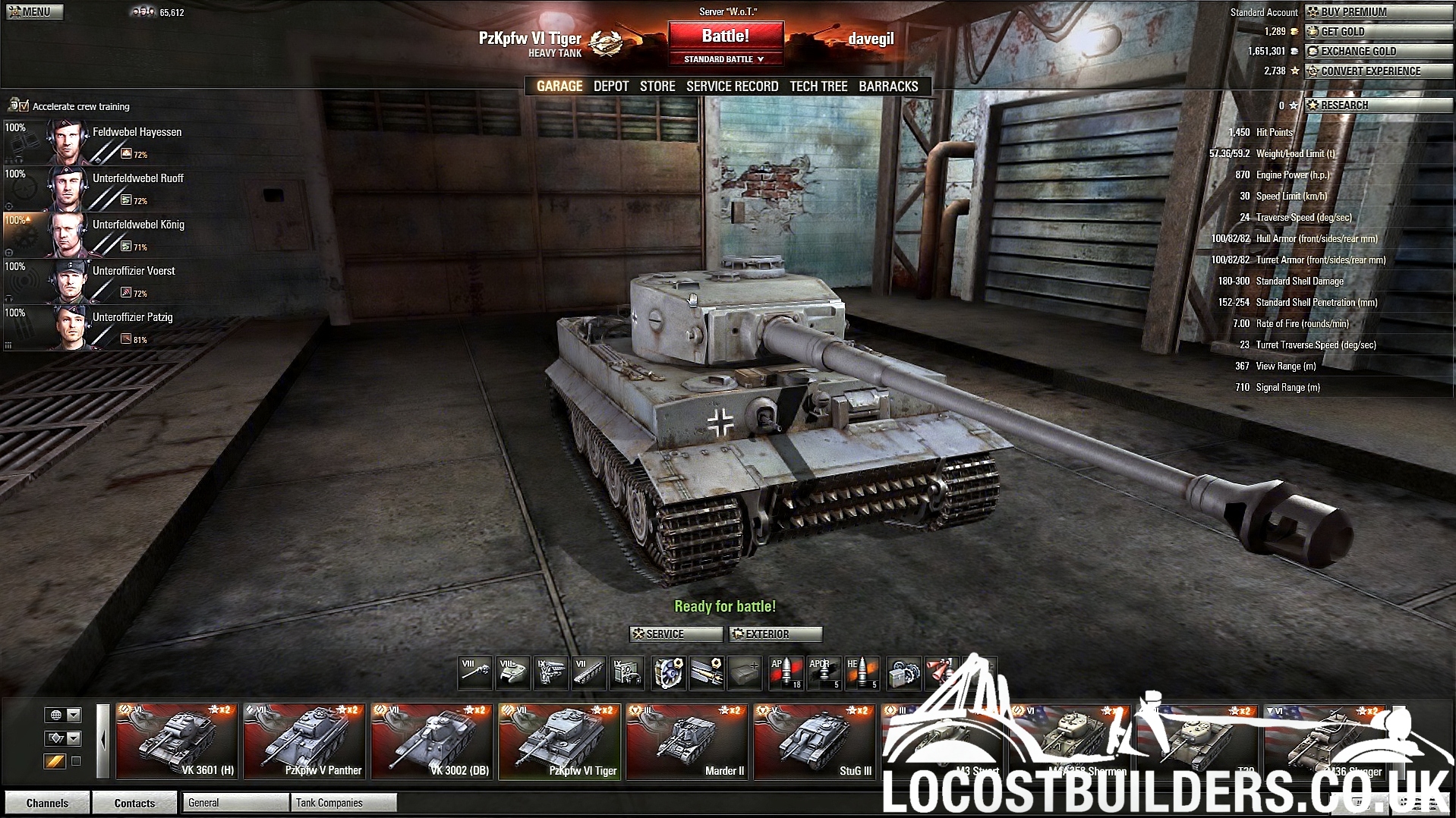Open the Exterior customization button

click(775, 634)
